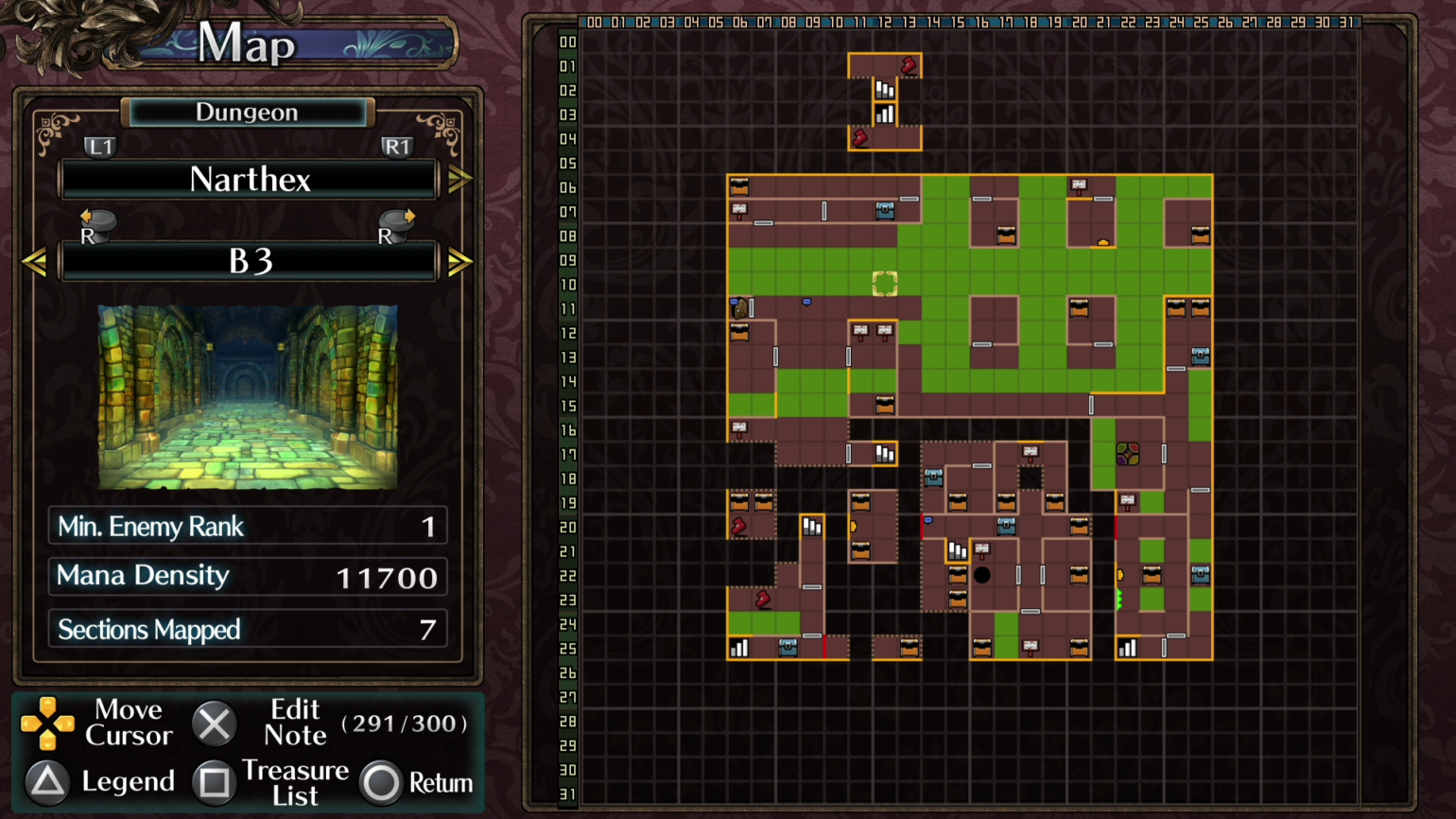Image resolution: width=1456 pixels, height=819 pixels.
Task: Click the D-pad icon for Move Cursor
Action: [48, 723]
